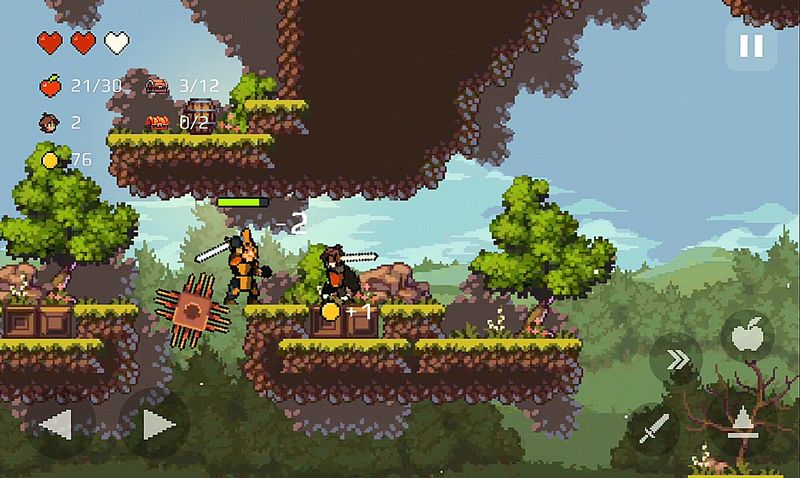Pause the game with the pause button

tap(750, 46)
